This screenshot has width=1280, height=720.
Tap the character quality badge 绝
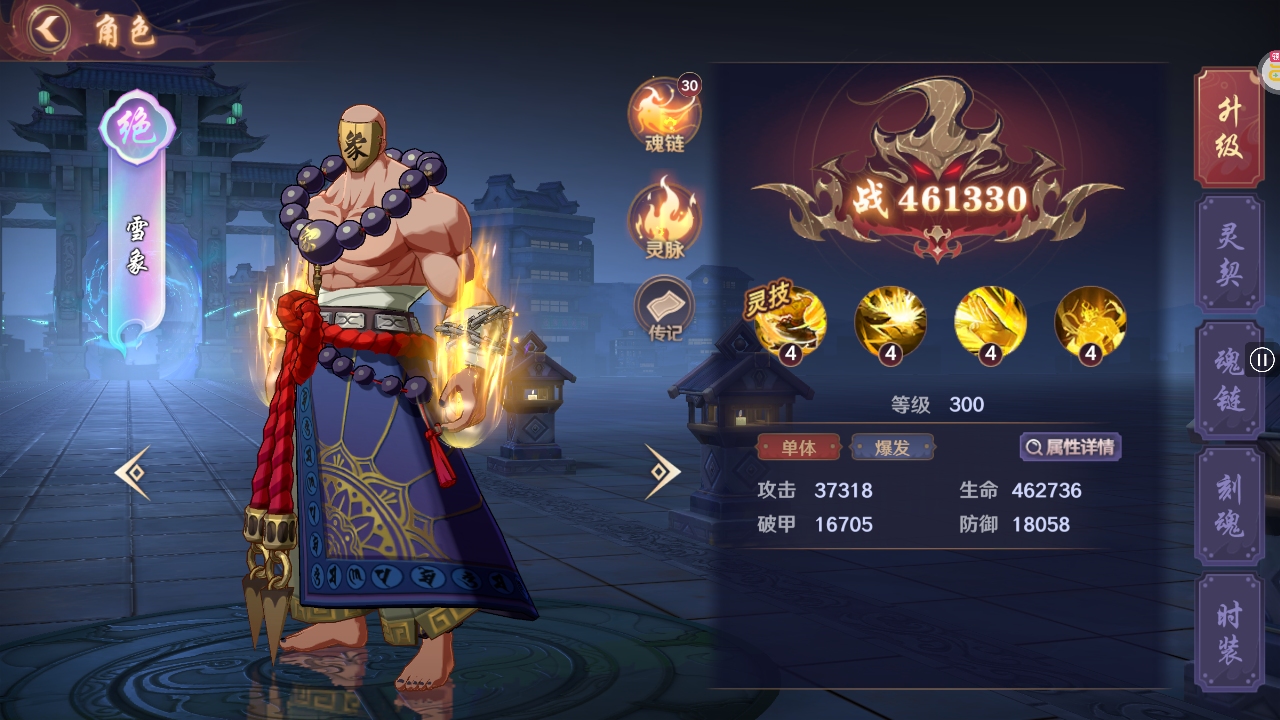(138, 125)
